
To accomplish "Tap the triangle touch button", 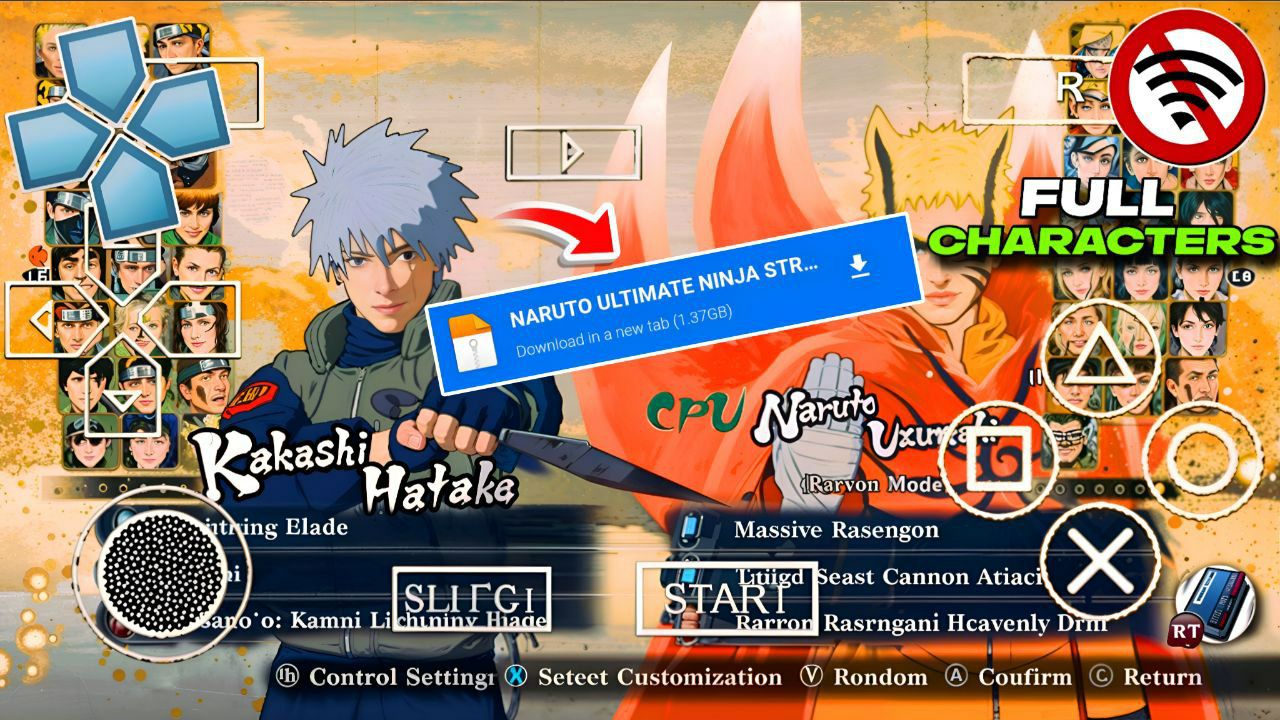I will pos(1101,357).
